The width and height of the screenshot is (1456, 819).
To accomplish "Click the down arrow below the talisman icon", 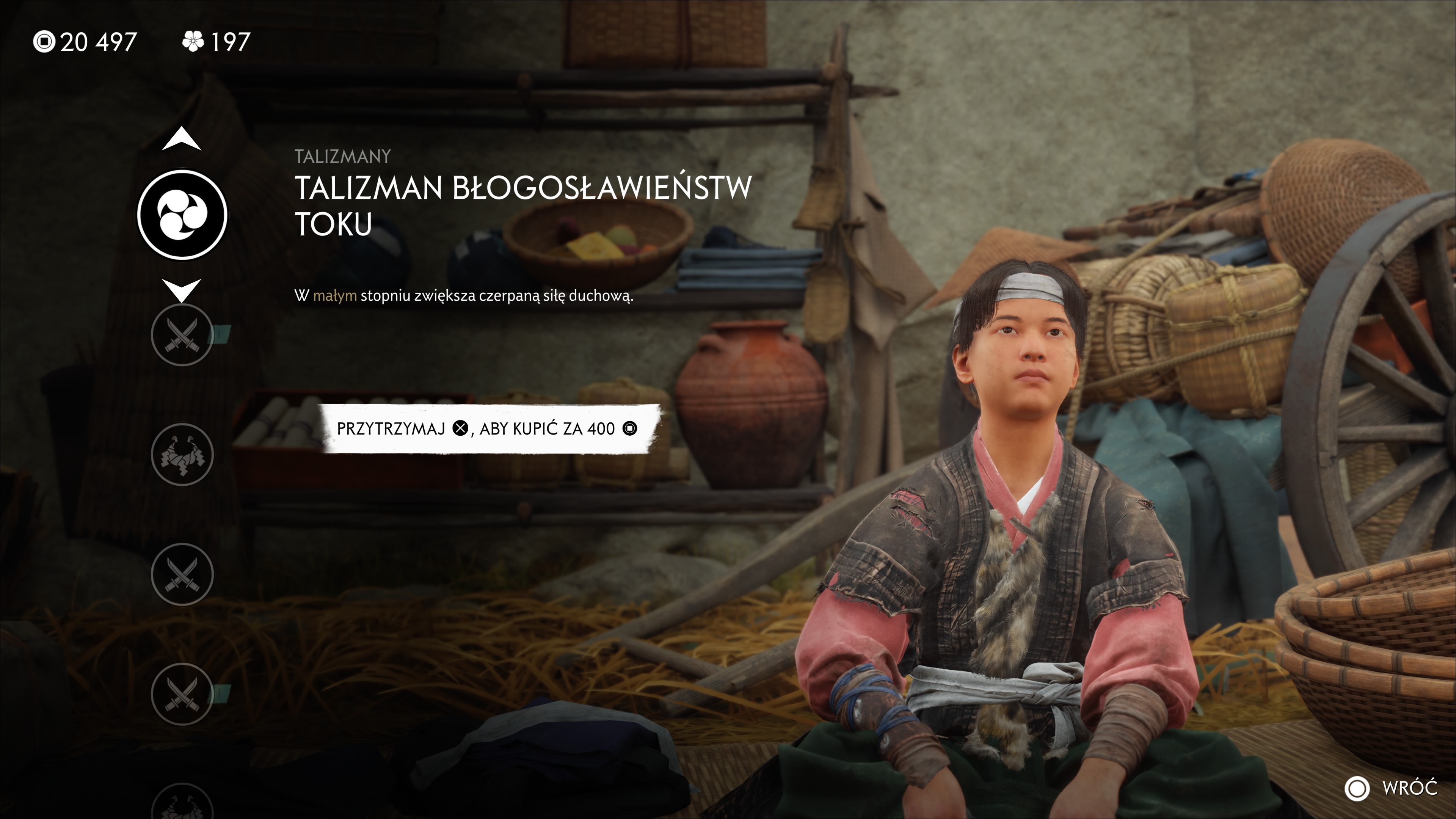I will tap(182, 289).
